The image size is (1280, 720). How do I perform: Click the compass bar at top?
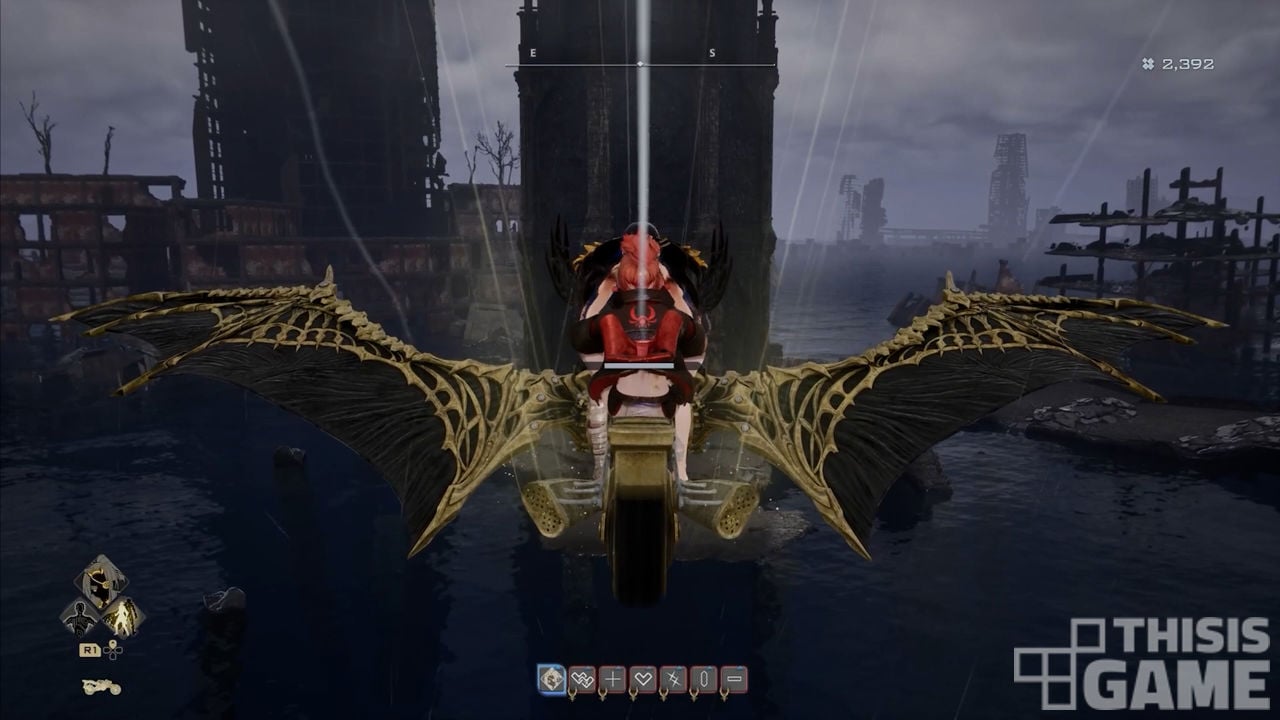coord(640,64)
